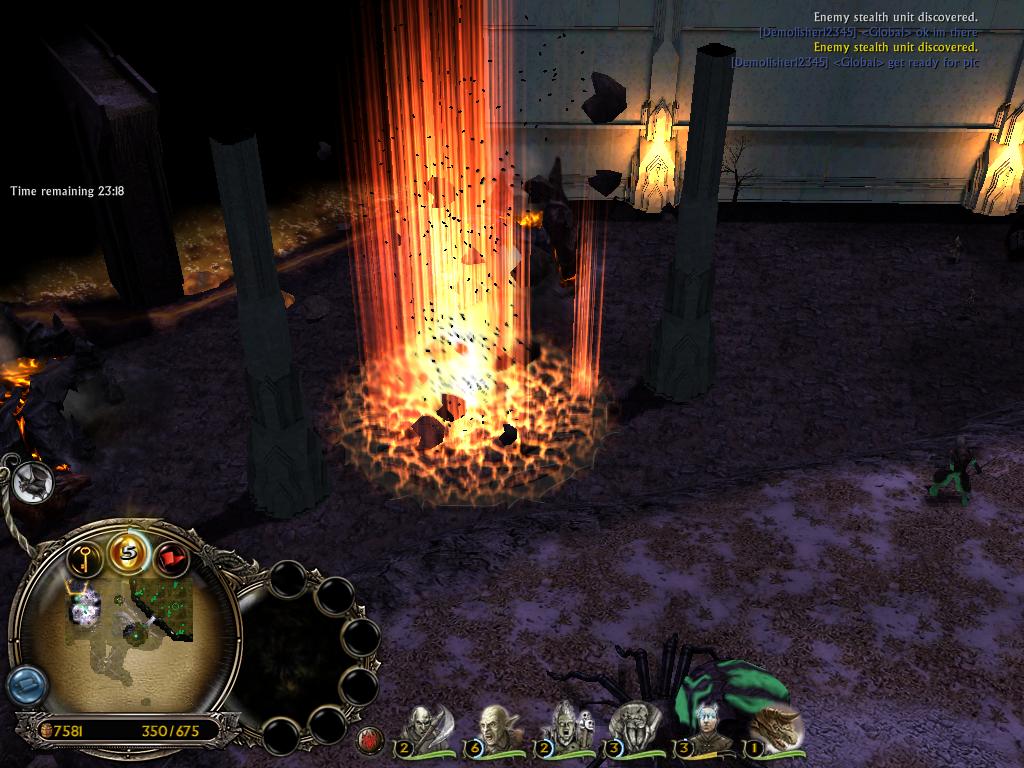Image resolution: width=1024 pixels, height=768 pixels.
Task: Click the blue round button beside the minimap
Action: coord(25,686)
